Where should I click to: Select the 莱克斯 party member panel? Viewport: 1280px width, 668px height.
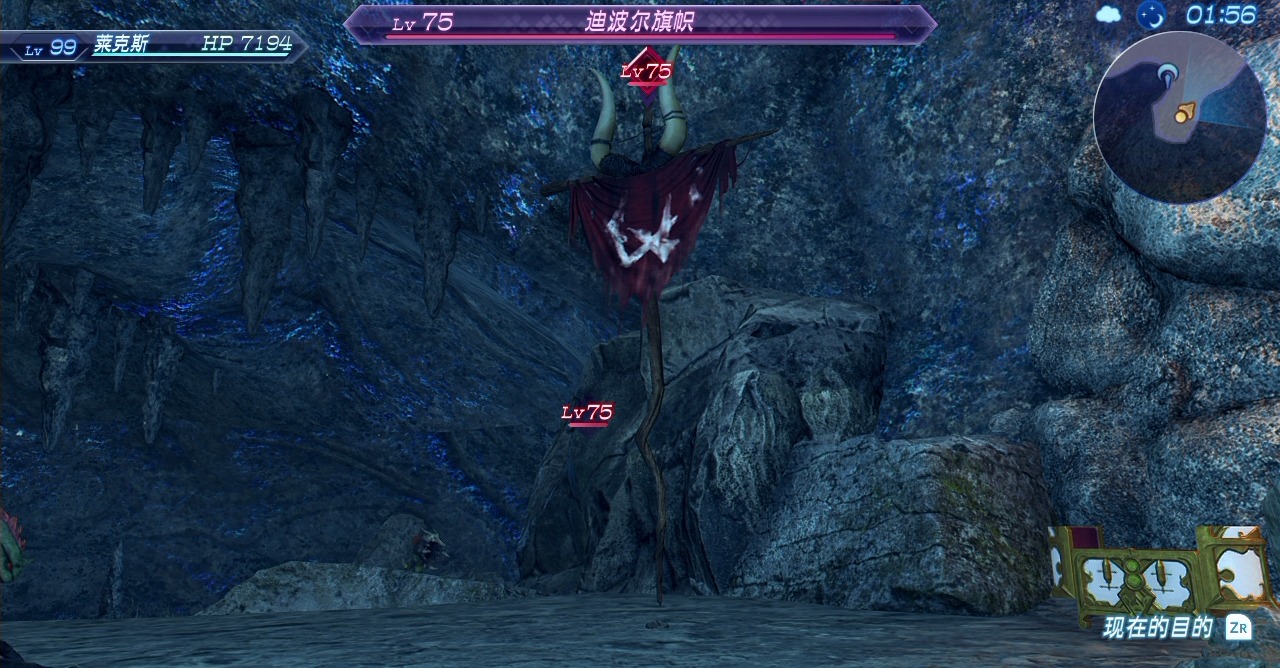155,45
